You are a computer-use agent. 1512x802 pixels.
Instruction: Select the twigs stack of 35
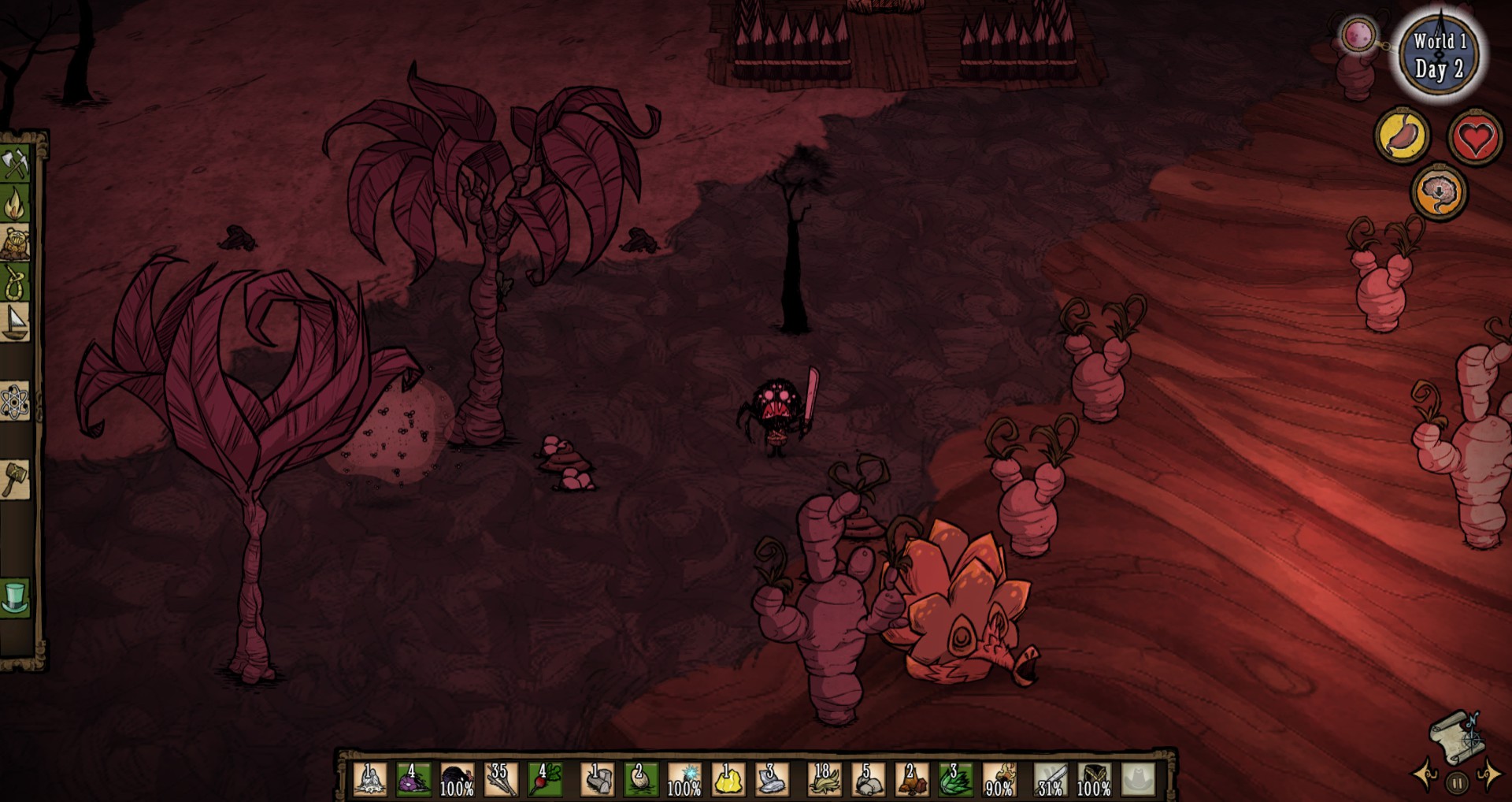(501, 779)
